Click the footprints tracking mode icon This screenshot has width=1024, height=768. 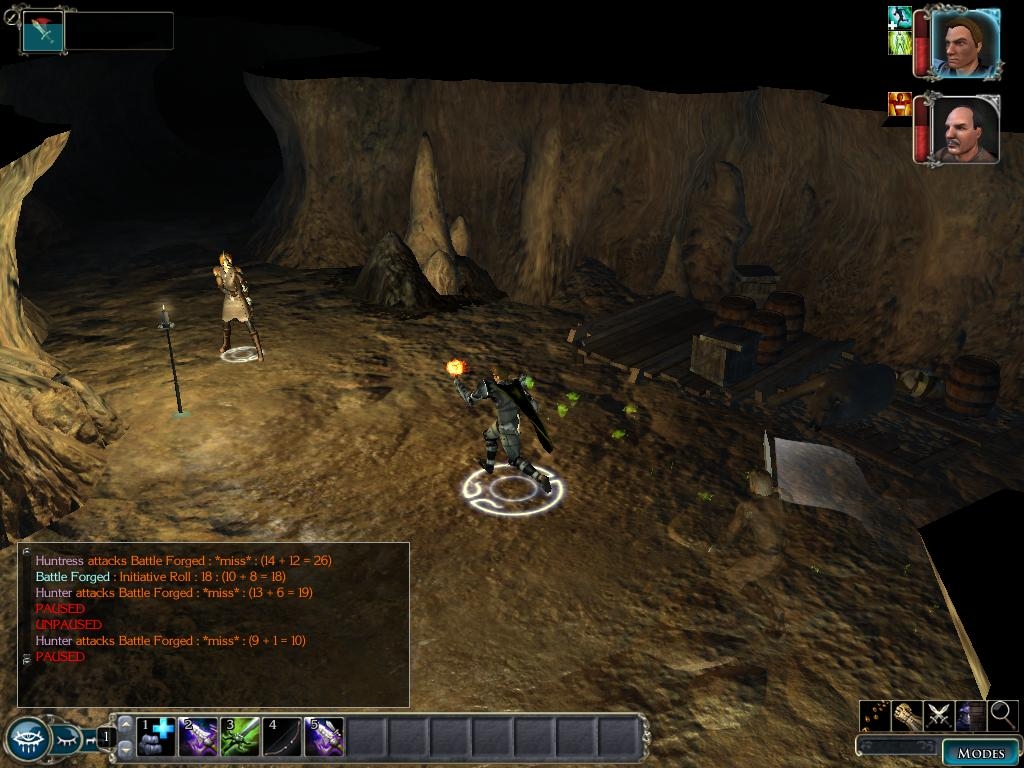pyautogui.click(x=875, y=715)
